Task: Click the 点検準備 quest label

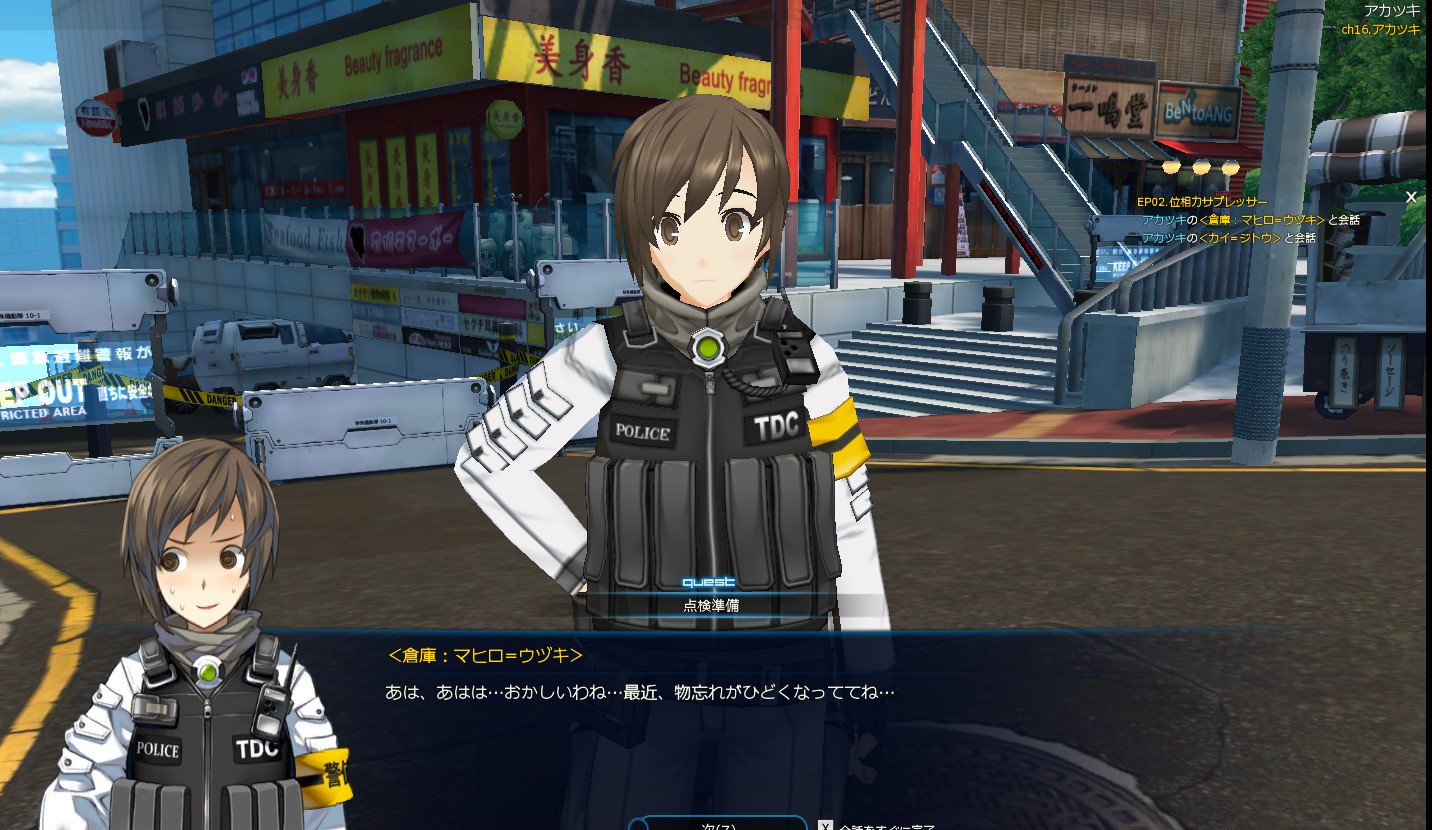Action: coord(711,605)
